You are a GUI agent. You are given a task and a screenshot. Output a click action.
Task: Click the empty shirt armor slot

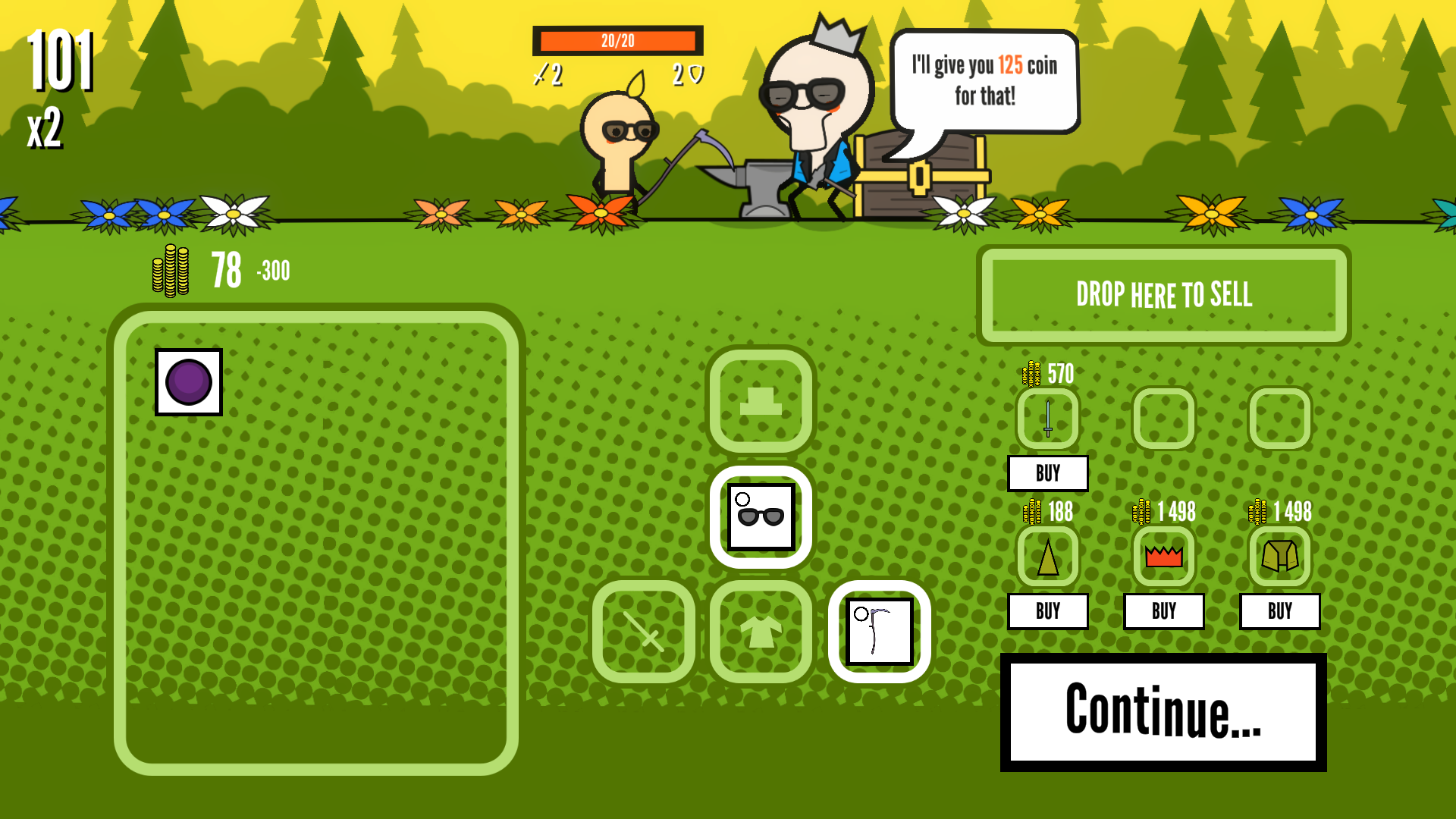click(761, 632)
